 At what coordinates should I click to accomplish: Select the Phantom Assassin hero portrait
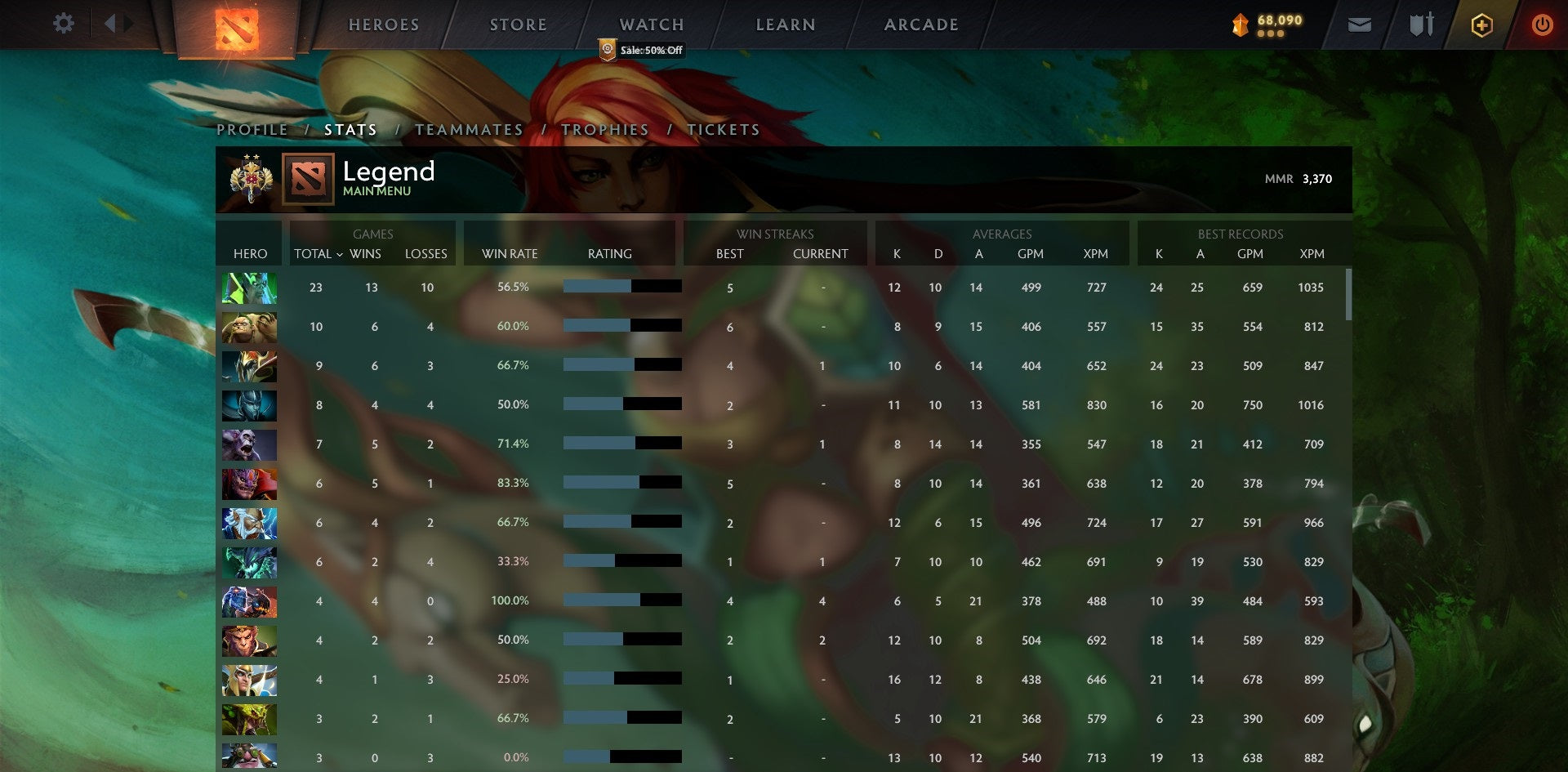pos(249,404)
